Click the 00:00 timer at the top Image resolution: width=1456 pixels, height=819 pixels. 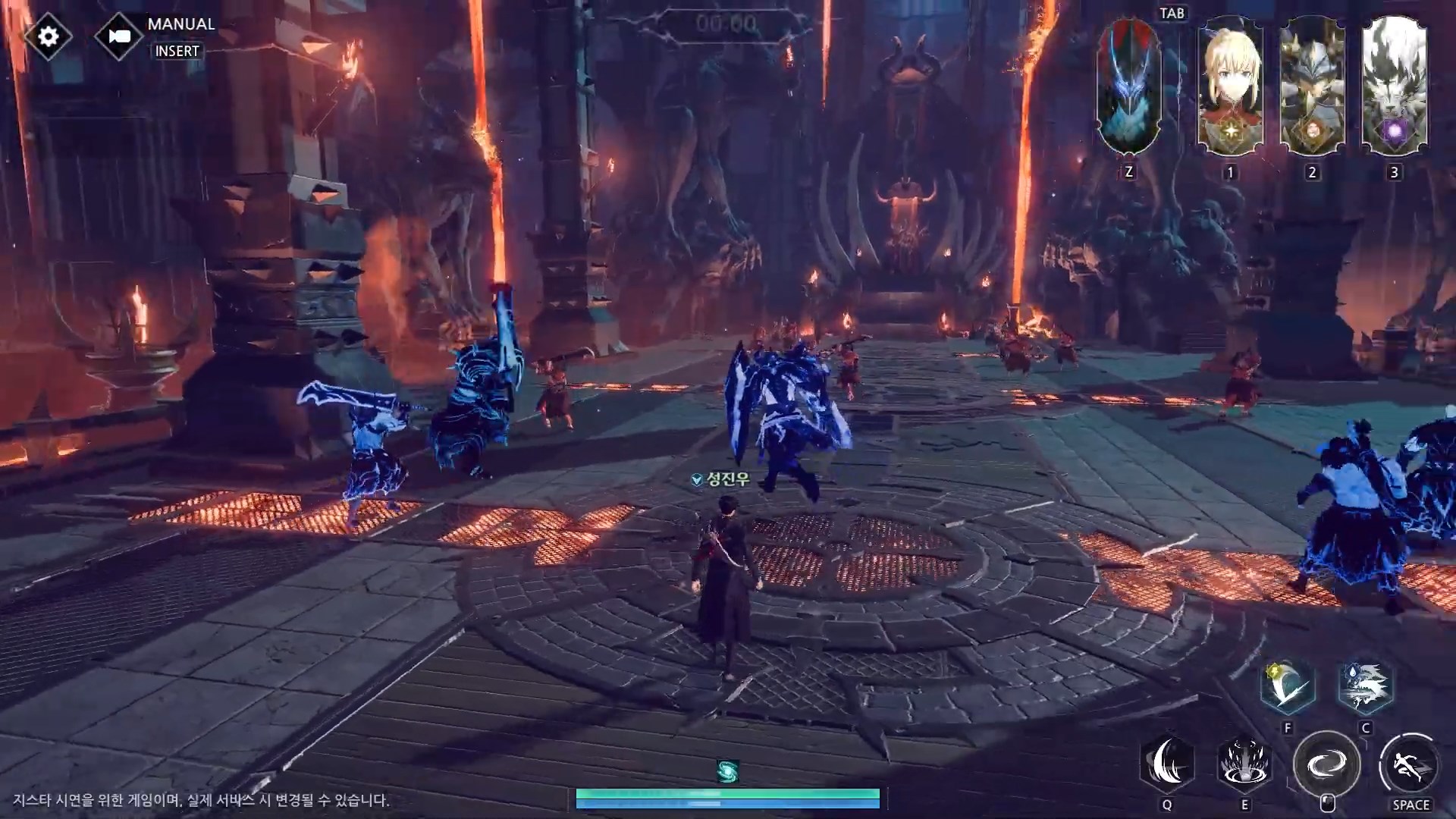click(x=726, y=22)
